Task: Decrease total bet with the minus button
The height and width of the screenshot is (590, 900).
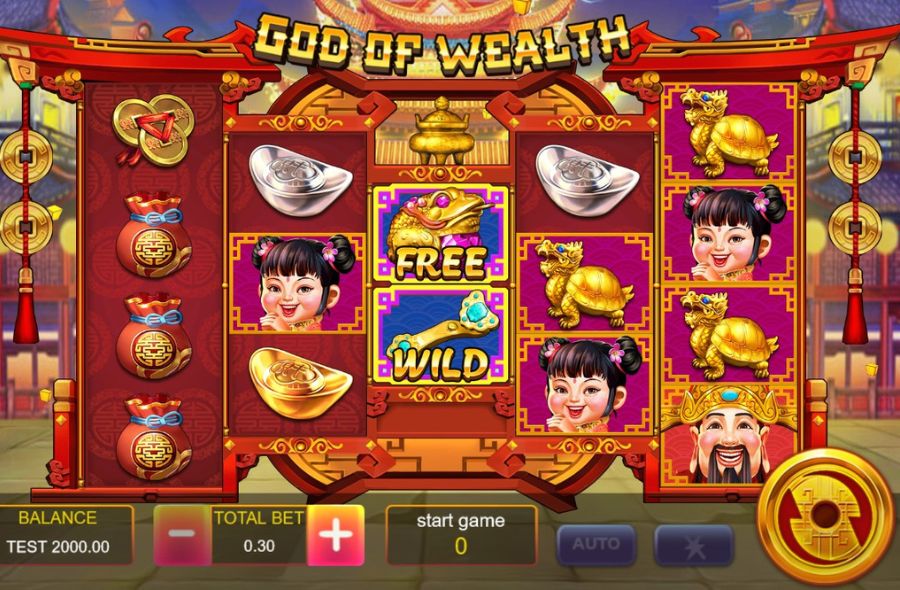Action: click(x=181, y=534)
